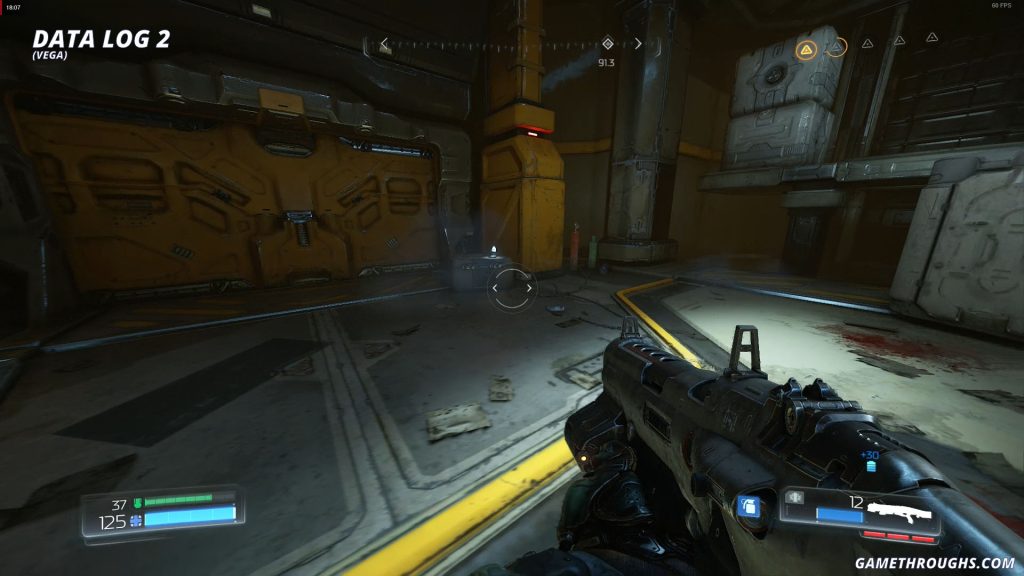Viewport: 1024px width, 576px height.
Task: Click the compass right chevron arrow
Action: coord(638,44)
